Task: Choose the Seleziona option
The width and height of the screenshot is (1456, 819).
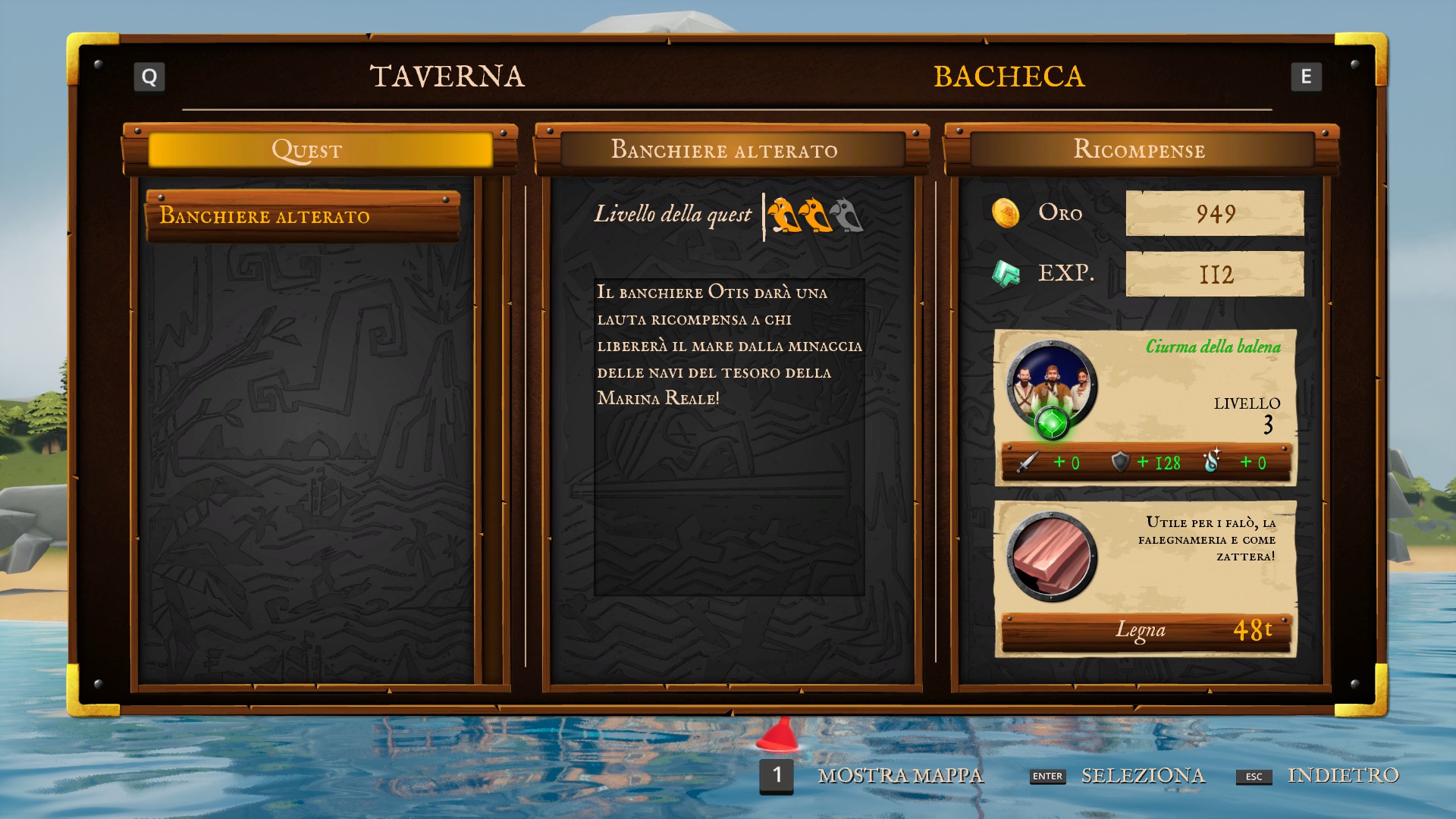Action: [x=1142, y=775]
